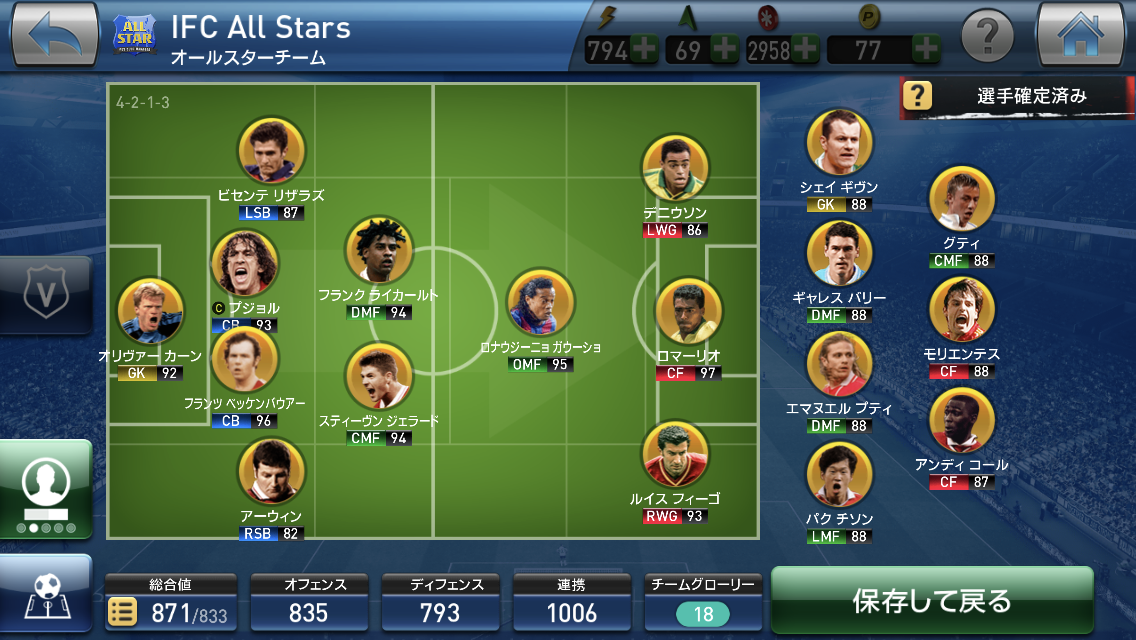1136x640 pixels.
Task: Open the 選手確定済み info banner
Action: 1016,96
